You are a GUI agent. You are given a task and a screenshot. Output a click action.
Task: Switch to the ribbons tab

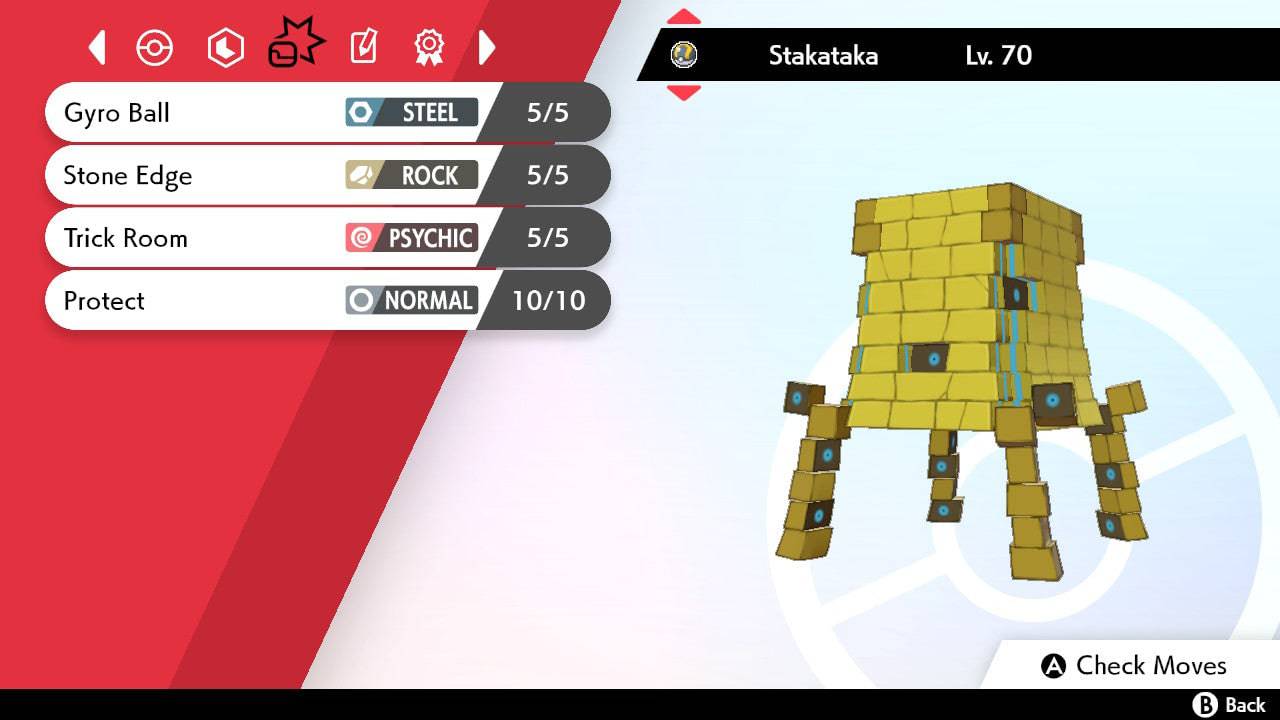tap(429, 47)
